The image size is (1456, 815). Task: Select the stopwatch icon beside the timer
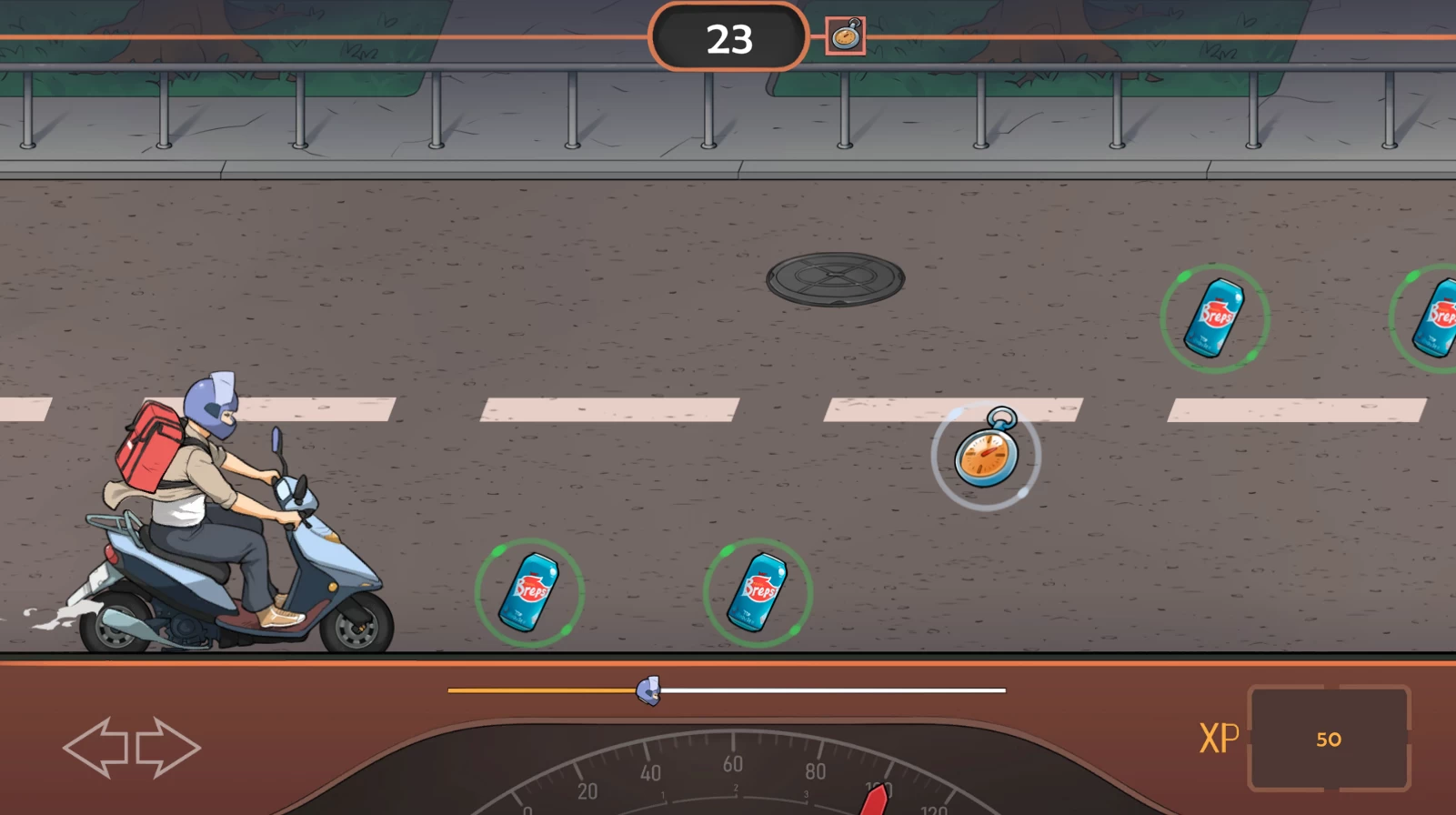pyautogui.click(x=845, y=36)
